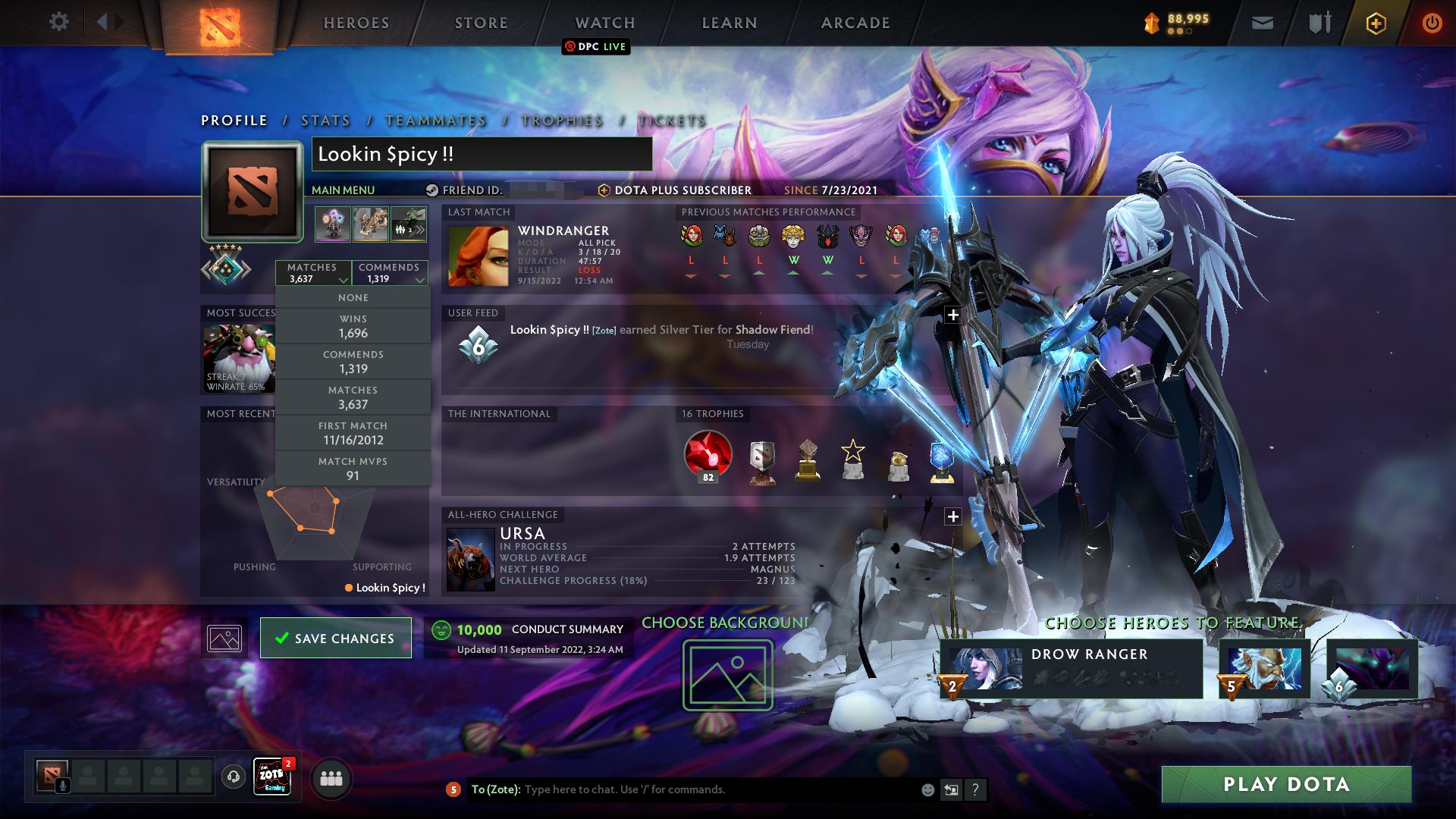Open the mail inbox envelope icon
The width and height of the screenshot is (1456, 819).
pyautogui.click(x=1261, y=22)
